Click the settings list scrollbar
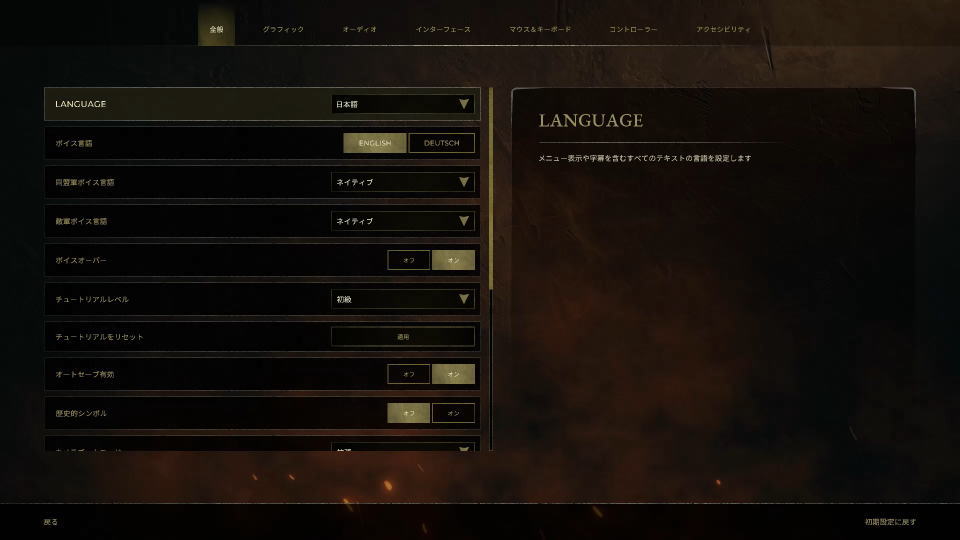960x540 pixels. tap(491, 190)
